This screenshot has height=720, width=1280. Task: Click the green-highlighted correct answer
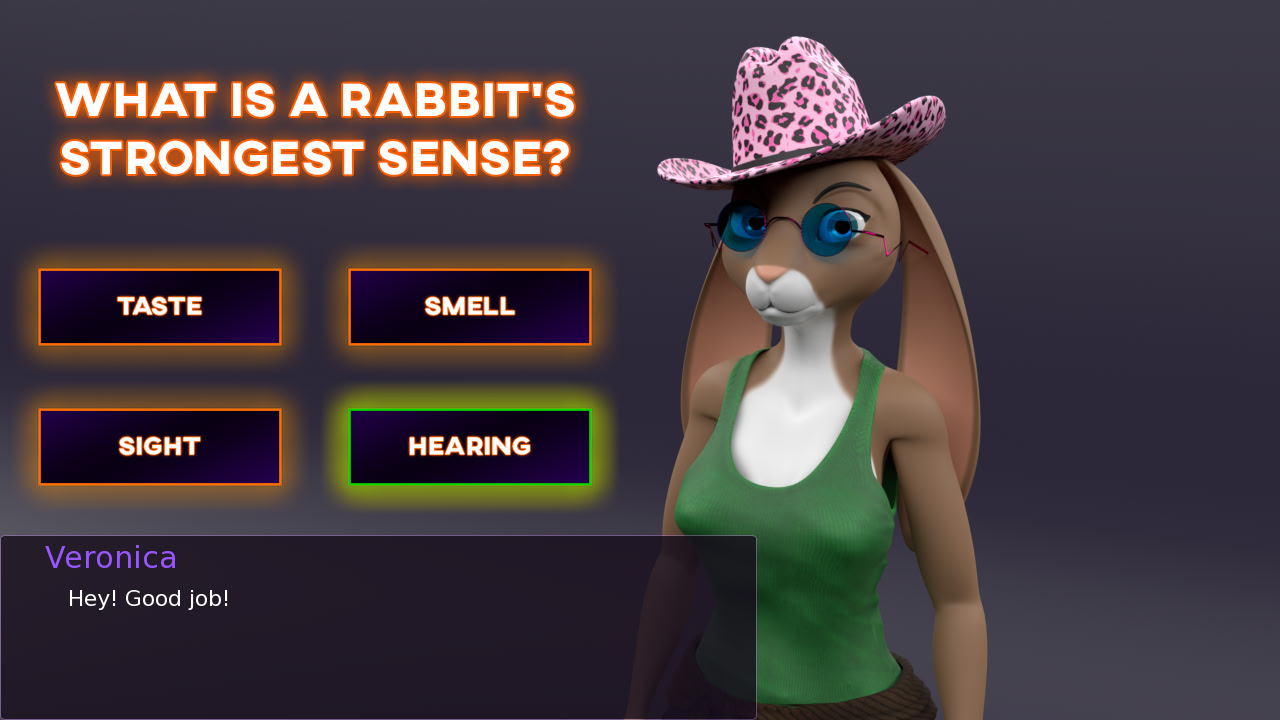coord(470,446)
